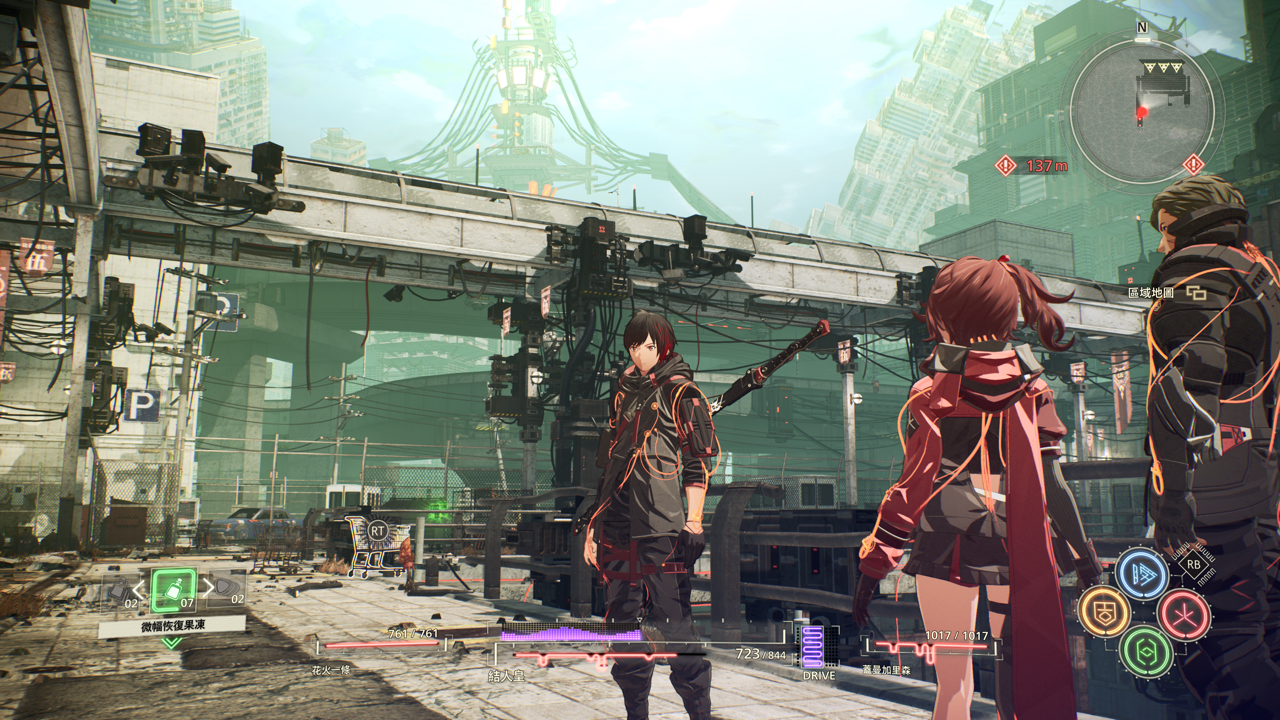Screen dimensions: 1280x720
Task: Use the selected green jelly item
Action: (173, 590)
